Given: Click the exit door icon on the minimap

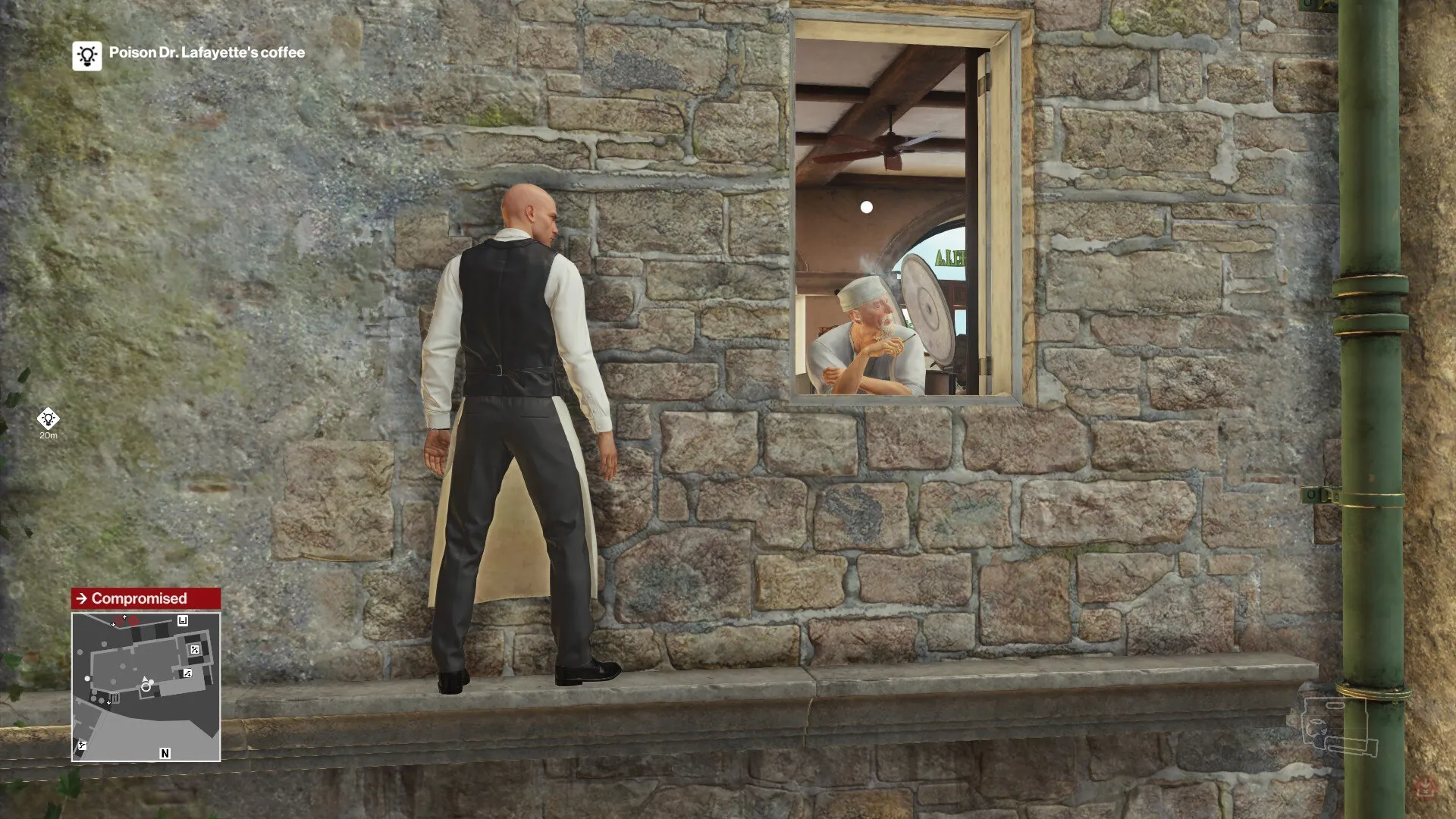Looking at the screenshot, I should [x=184, y=620].
